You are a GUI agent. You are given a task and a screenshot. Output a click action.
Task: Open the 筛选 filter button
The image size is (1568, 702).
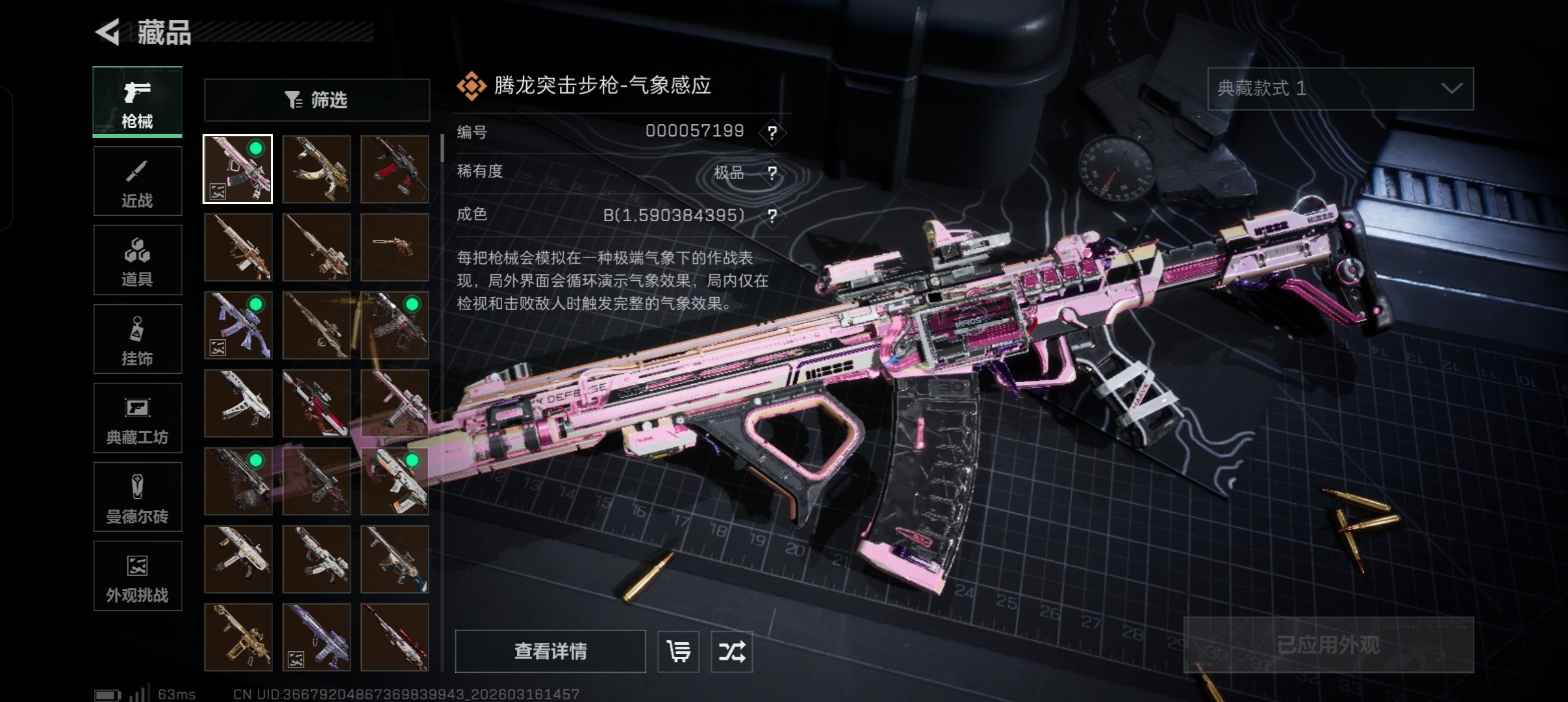[317, 100]
